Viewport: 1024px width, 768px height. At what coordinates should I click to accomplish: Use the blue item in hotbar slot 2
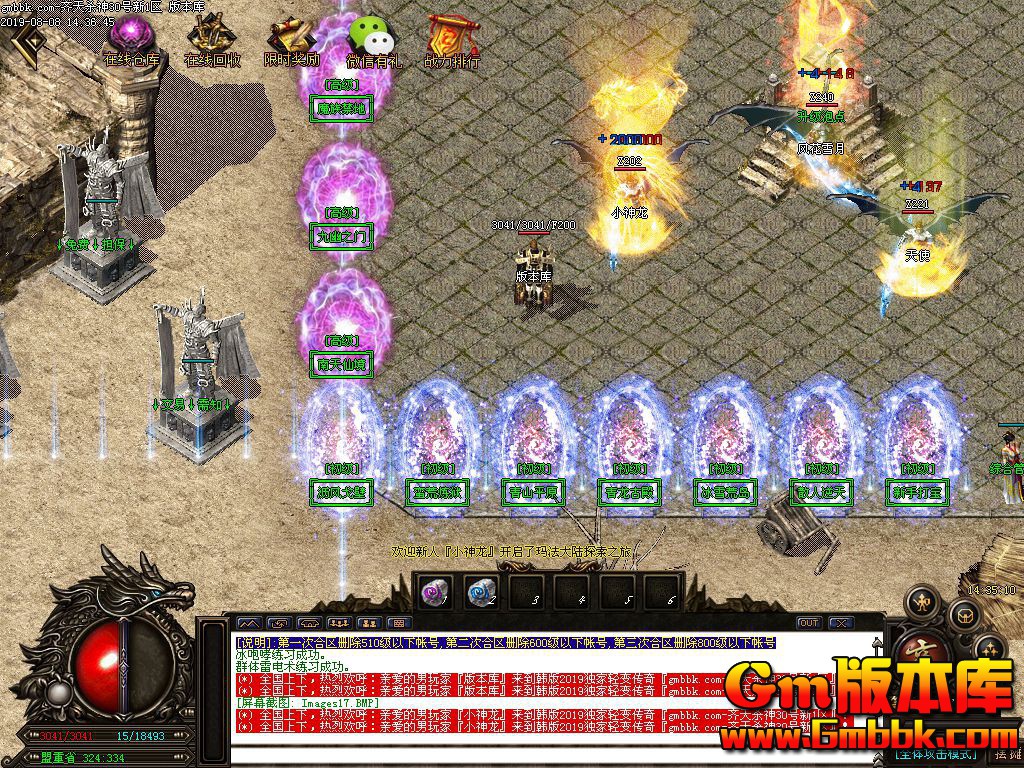[x=481, y=592]
